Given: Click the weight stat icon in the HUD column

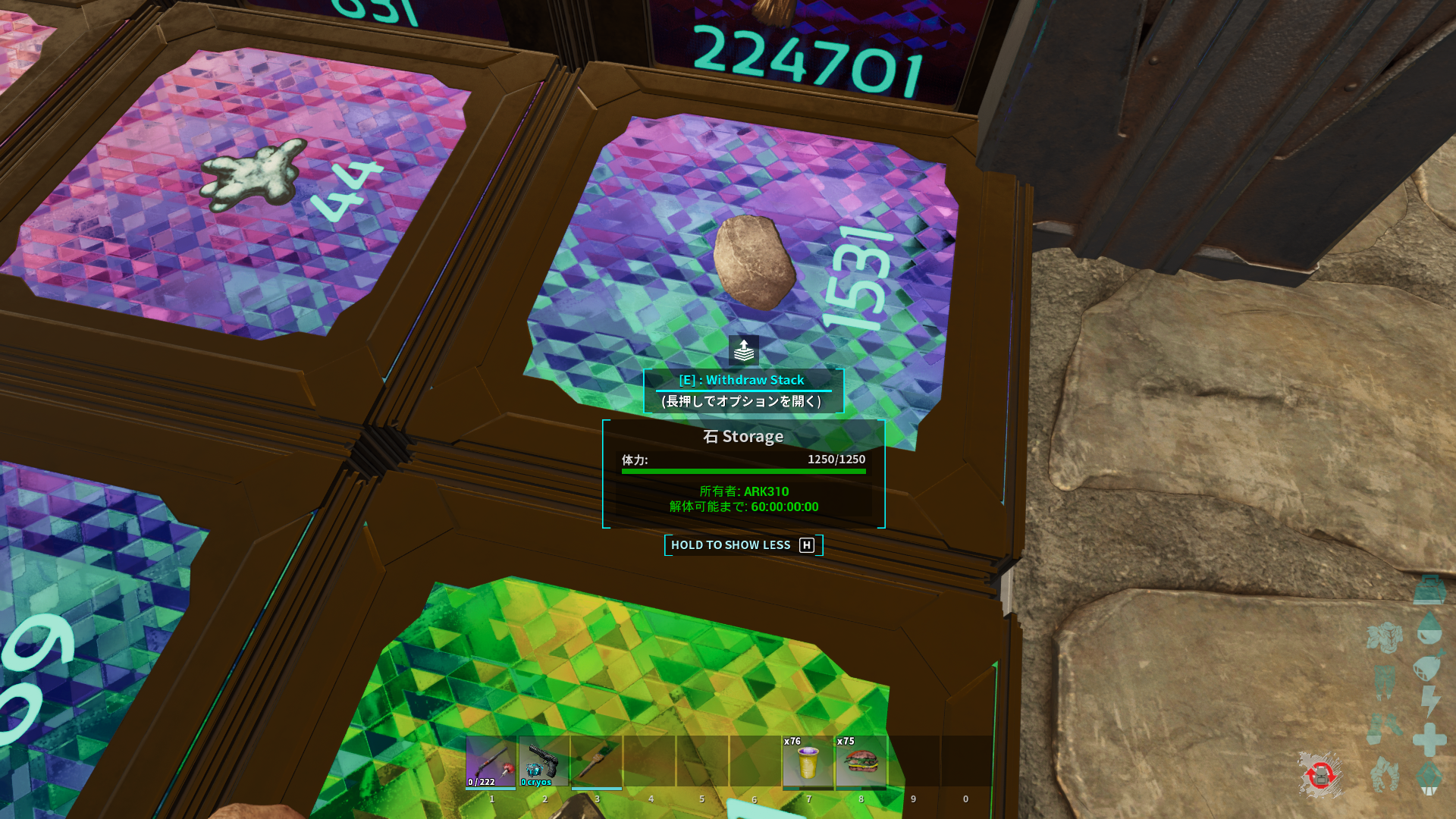Looking at the screenshot, I should click(x=1430, y=591).
